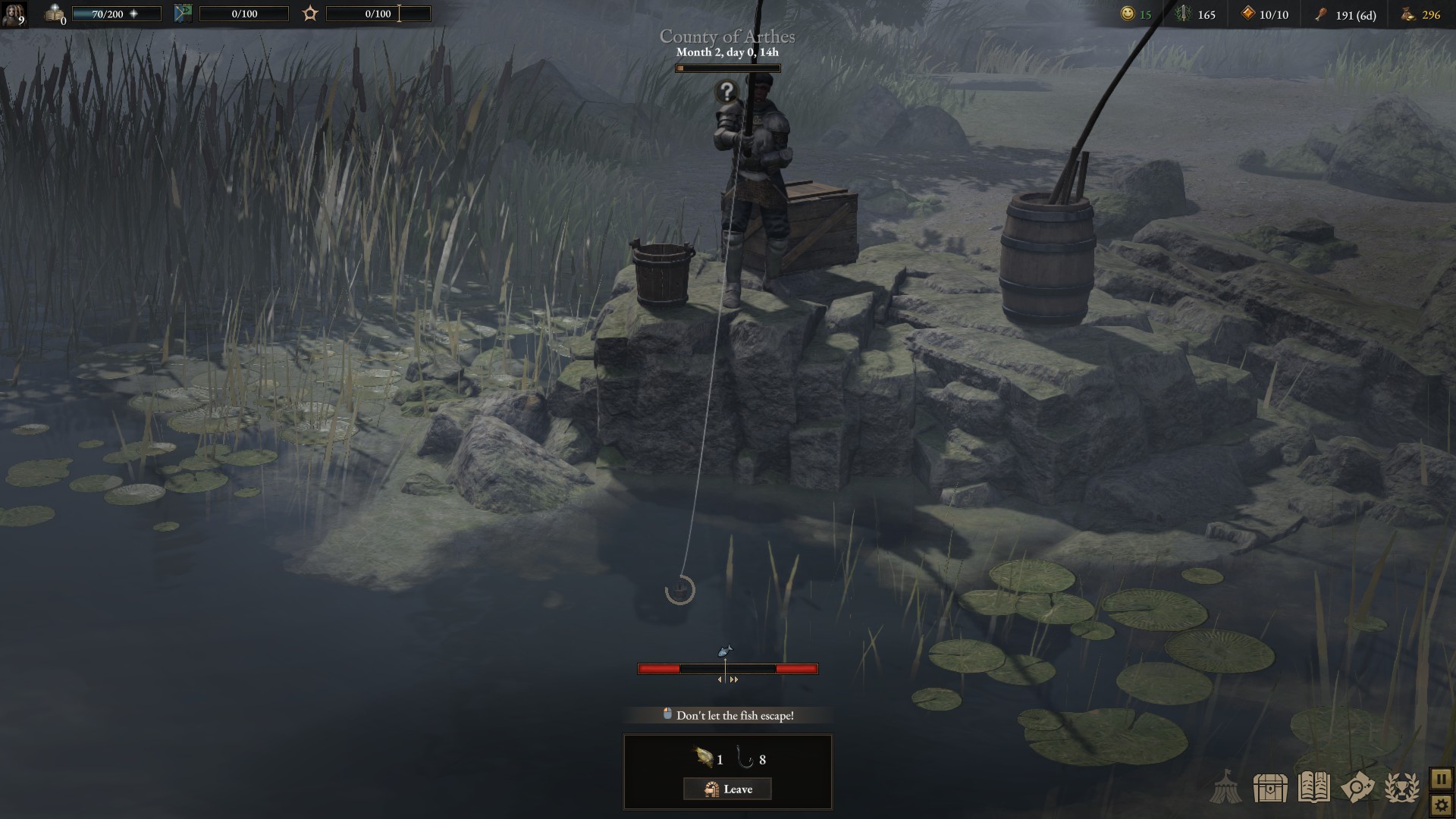Screen dimensions: 1456x819
Task: Open the open-book journal
Action: coord(1313,788)
